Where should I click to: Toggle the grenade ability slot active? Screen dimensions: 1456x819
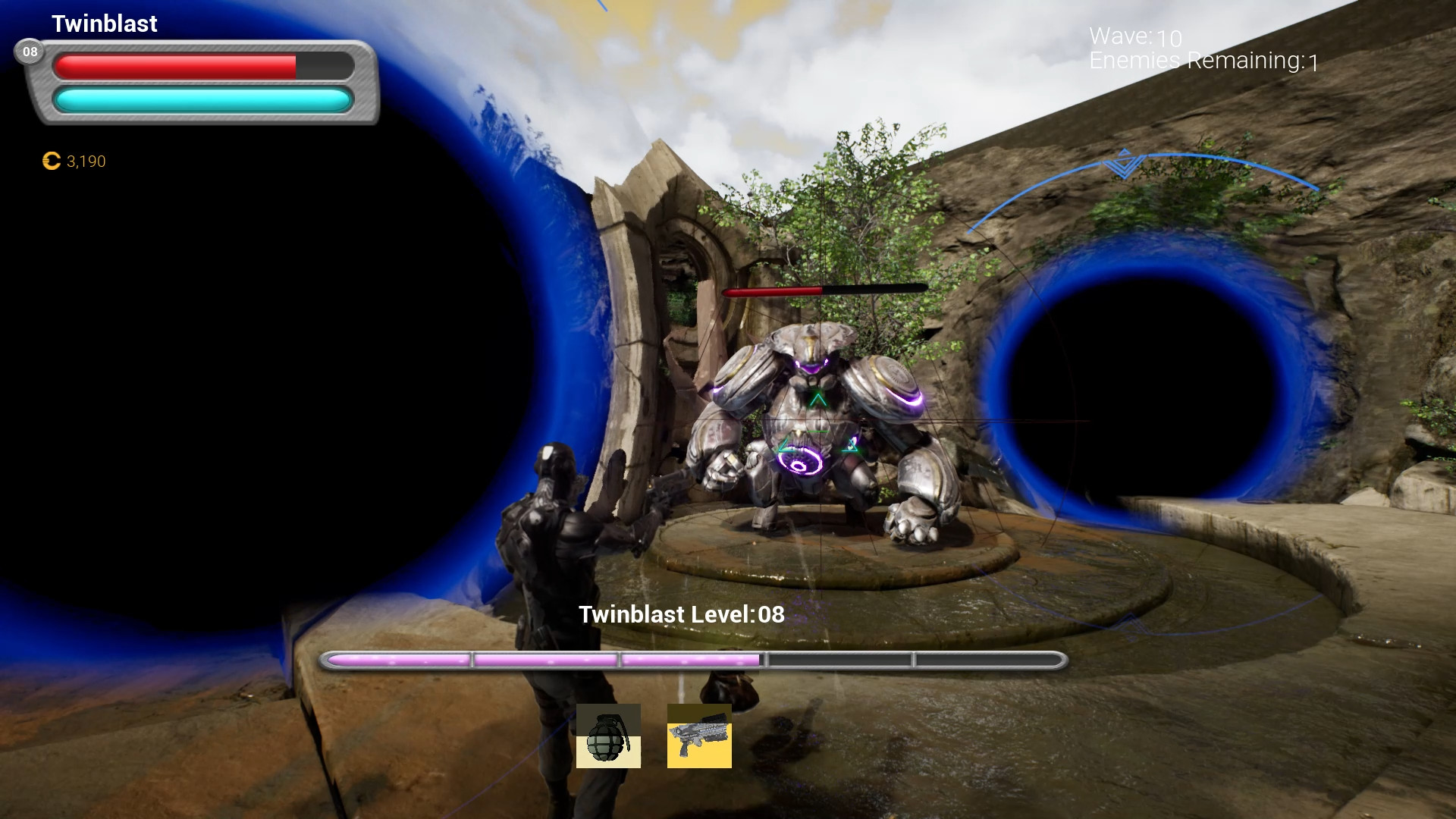click(x=608, y=735)
